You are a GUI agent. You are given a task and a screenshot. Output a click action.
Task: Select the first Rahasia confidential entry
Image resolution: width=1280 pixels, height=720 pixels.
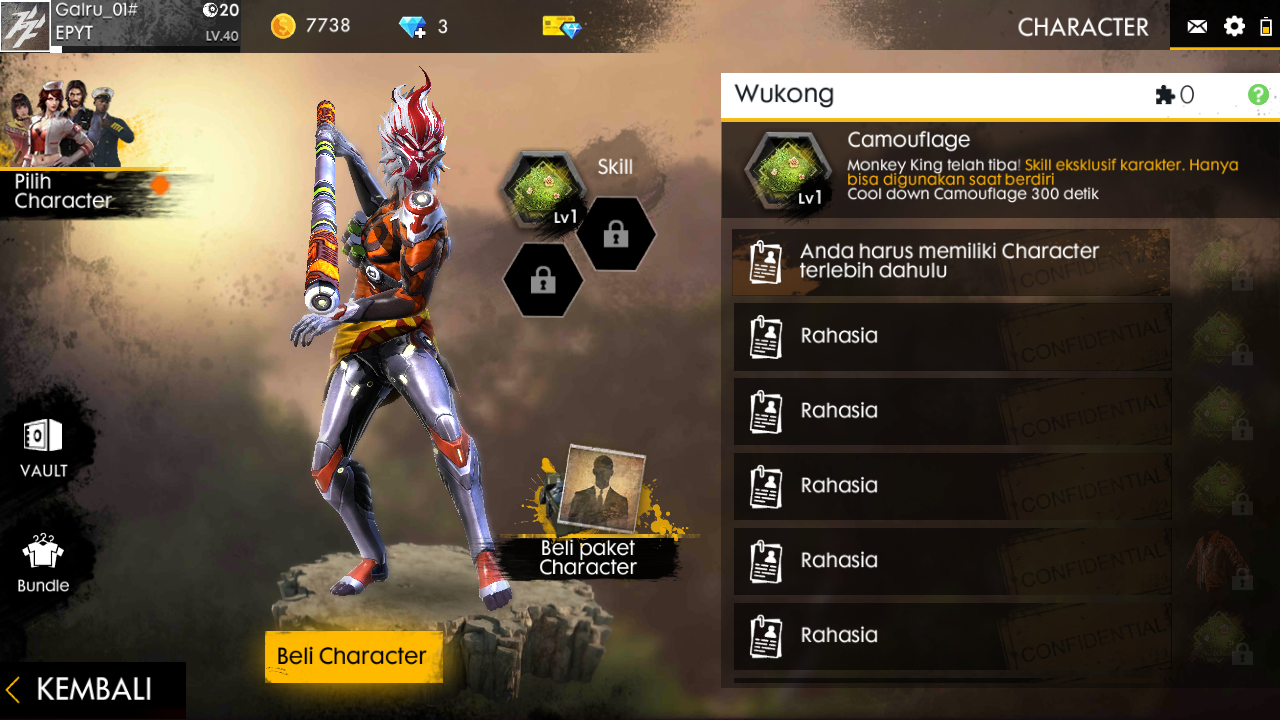click(952, 336)
